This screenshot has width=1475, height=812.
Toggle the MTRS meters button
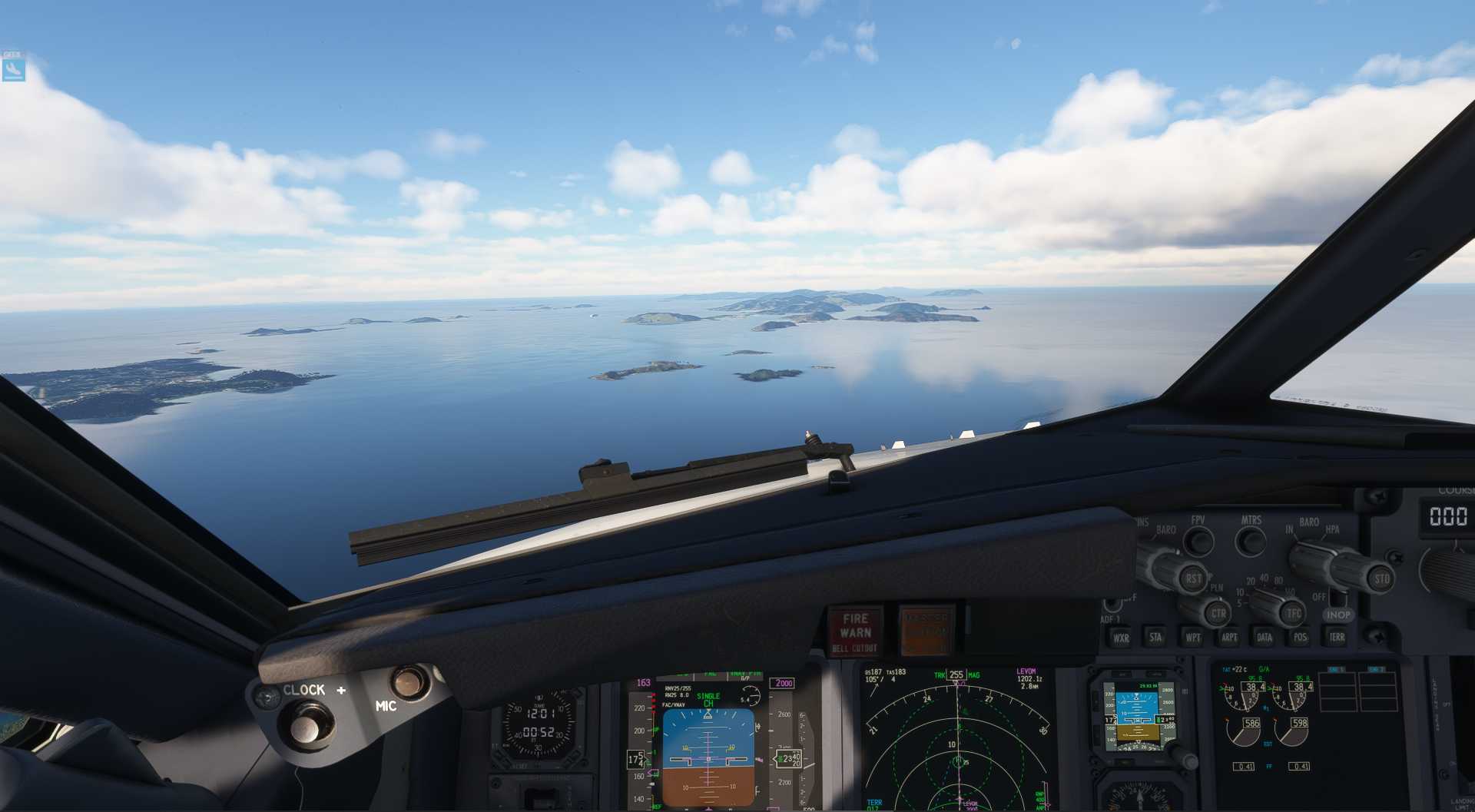tap(1251, 541)
